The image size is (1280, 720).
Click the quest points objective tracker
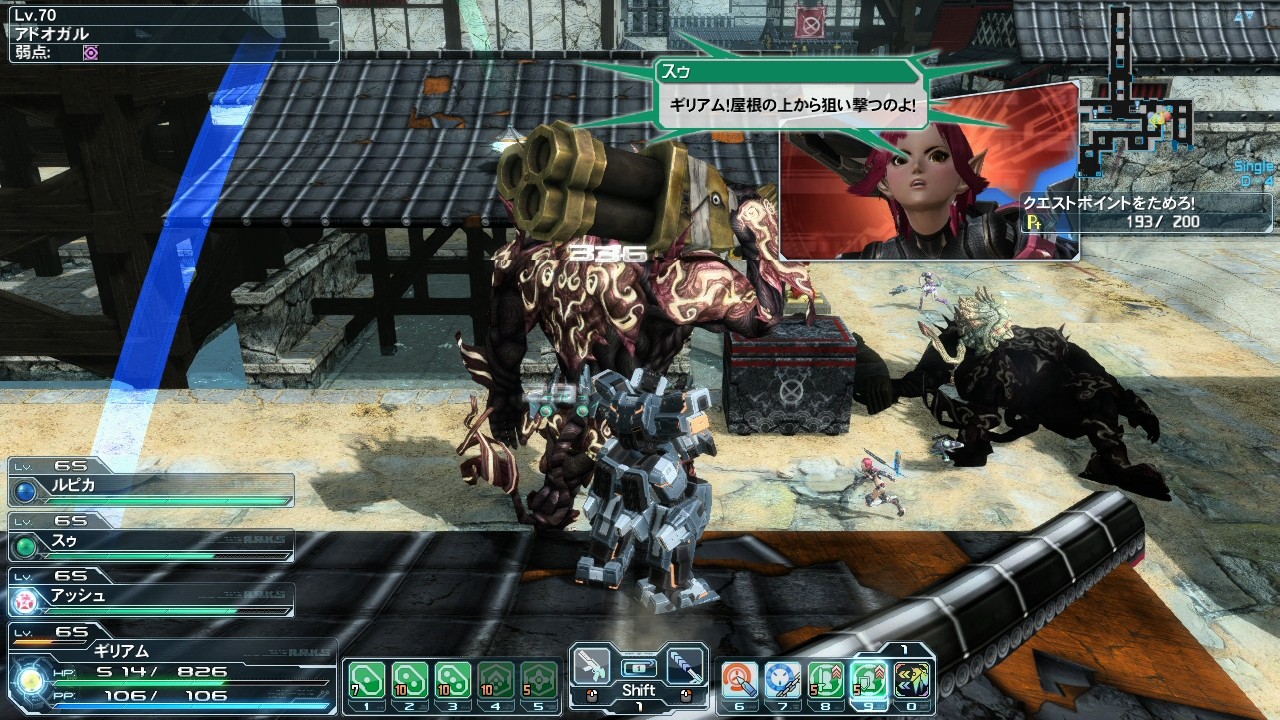point(1146,212)
